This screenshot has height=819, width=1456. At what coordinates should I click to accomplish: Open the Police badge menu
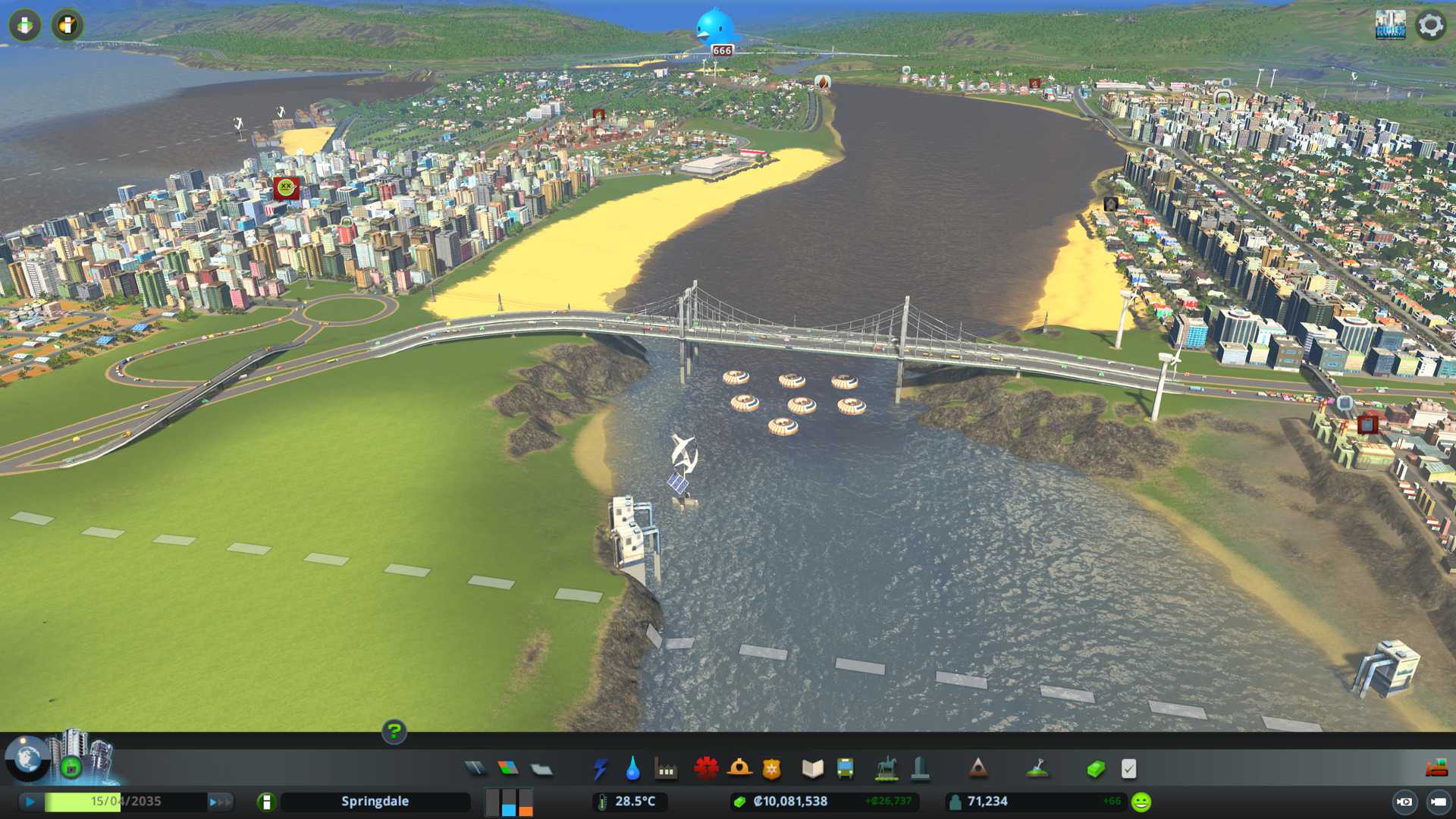(772, 769)
